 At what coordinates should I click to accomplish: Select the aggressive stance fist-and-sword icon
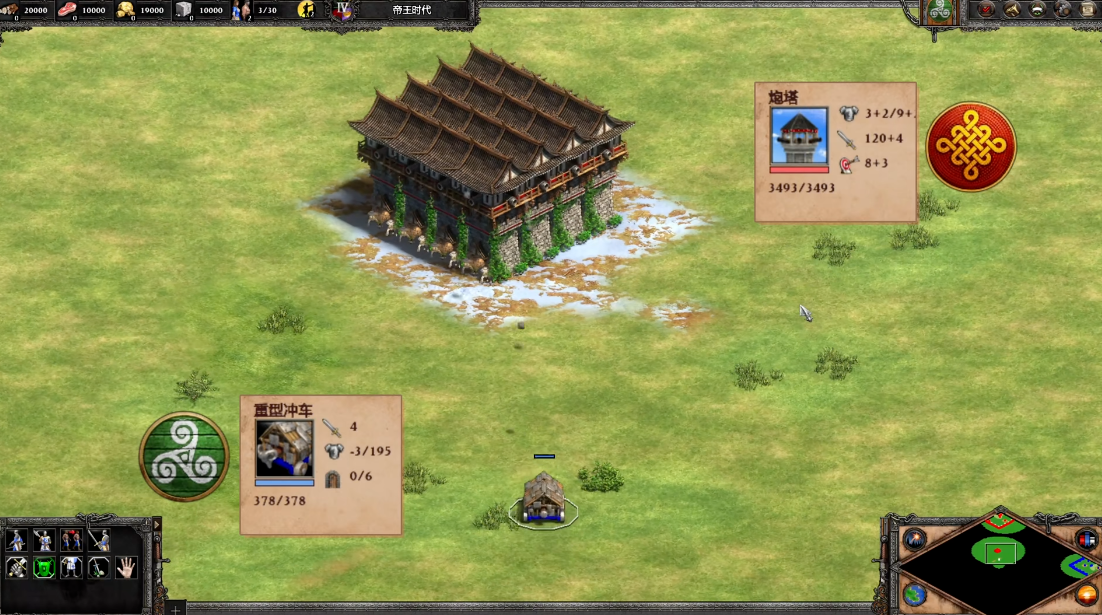click(x=17, y=568)
